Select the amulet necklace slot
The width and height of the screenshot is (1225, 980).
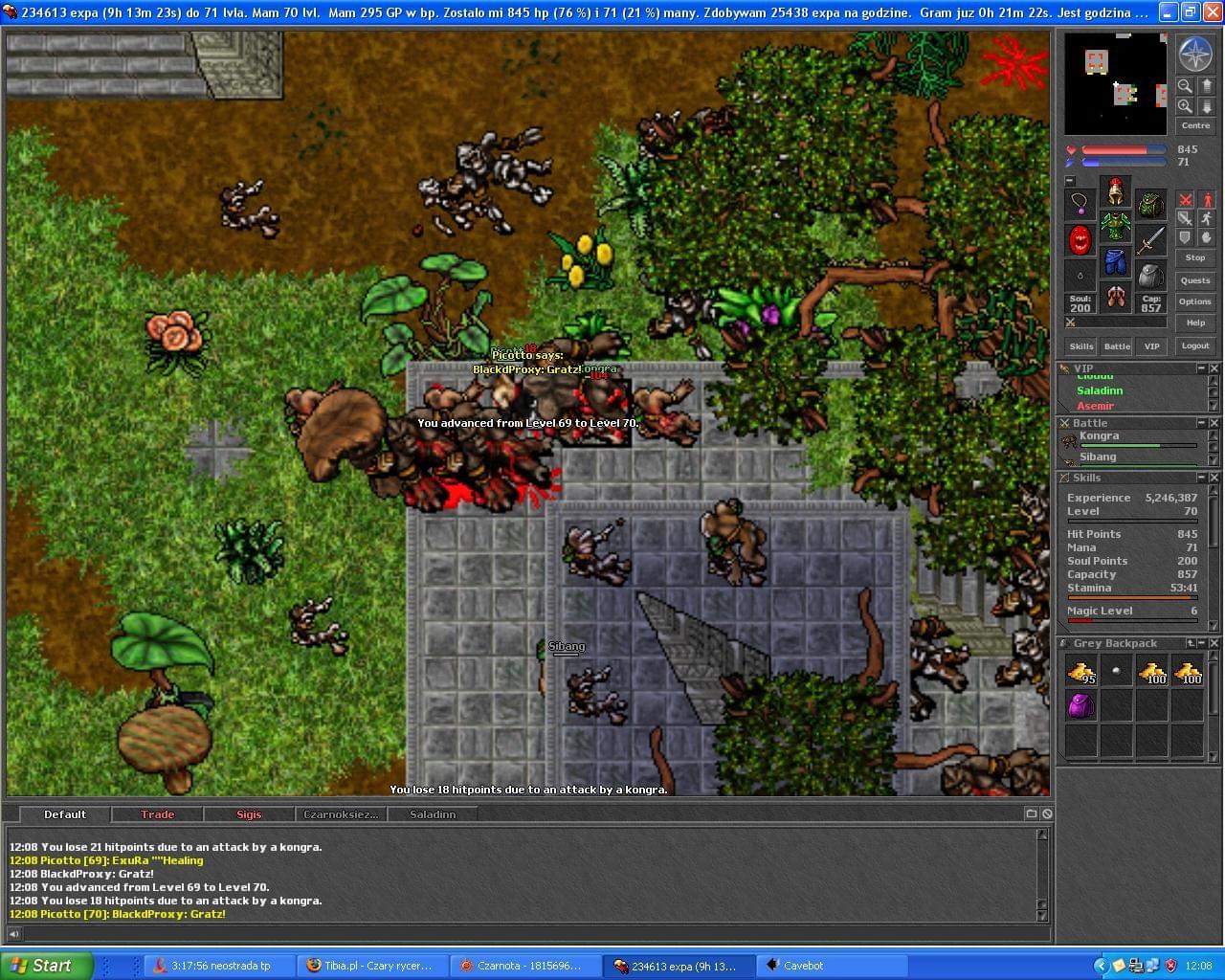[x=1080, y=204]
